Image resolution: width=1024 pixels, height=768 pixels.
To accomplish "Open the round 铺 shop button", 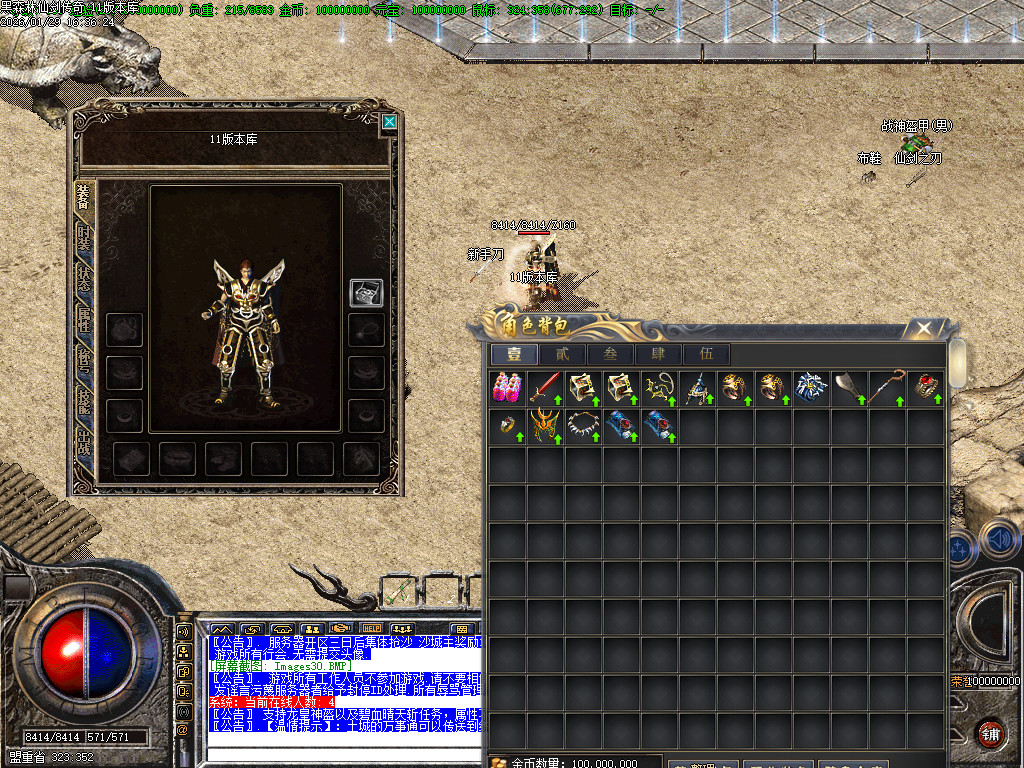I will tap(990, 732).
